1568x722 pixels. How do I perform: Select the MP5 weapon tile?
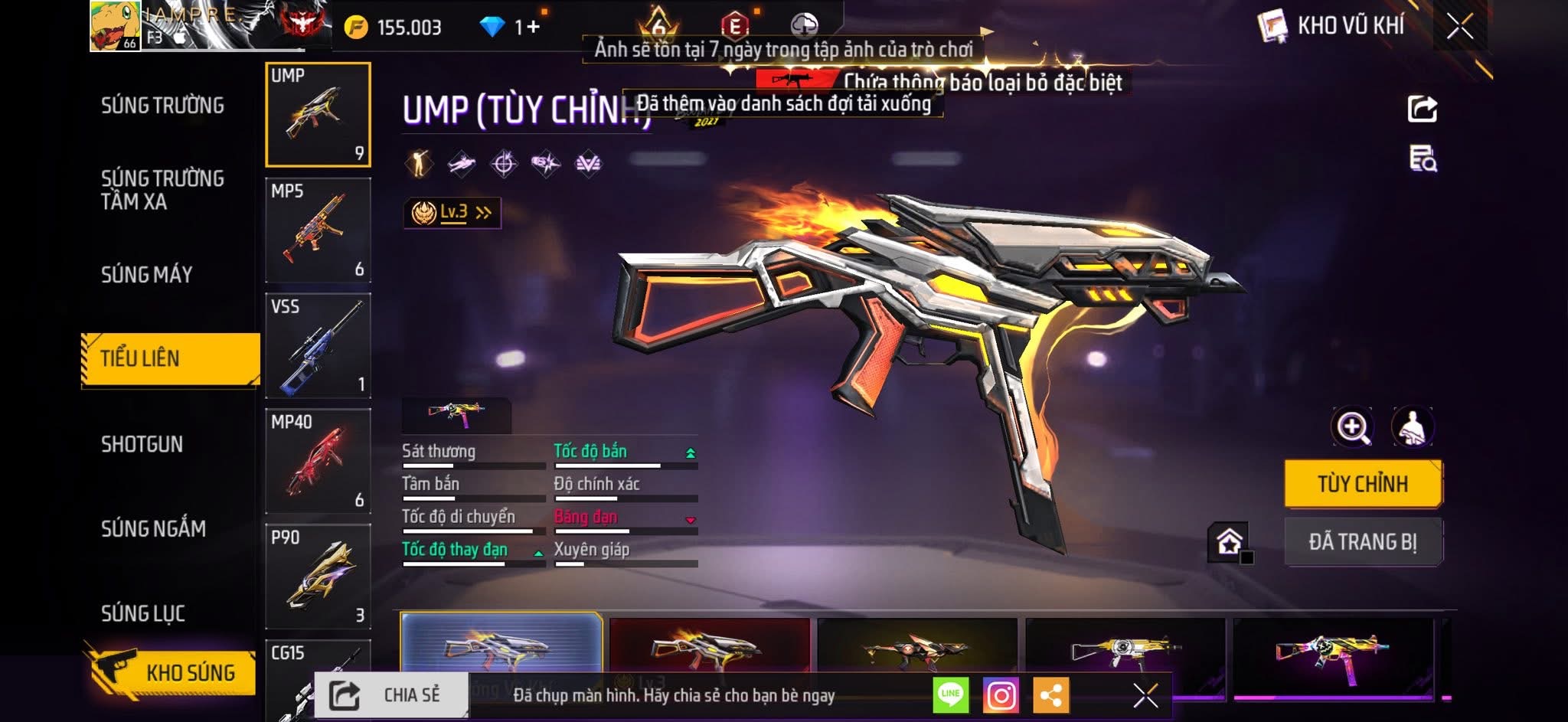[318, 230]
